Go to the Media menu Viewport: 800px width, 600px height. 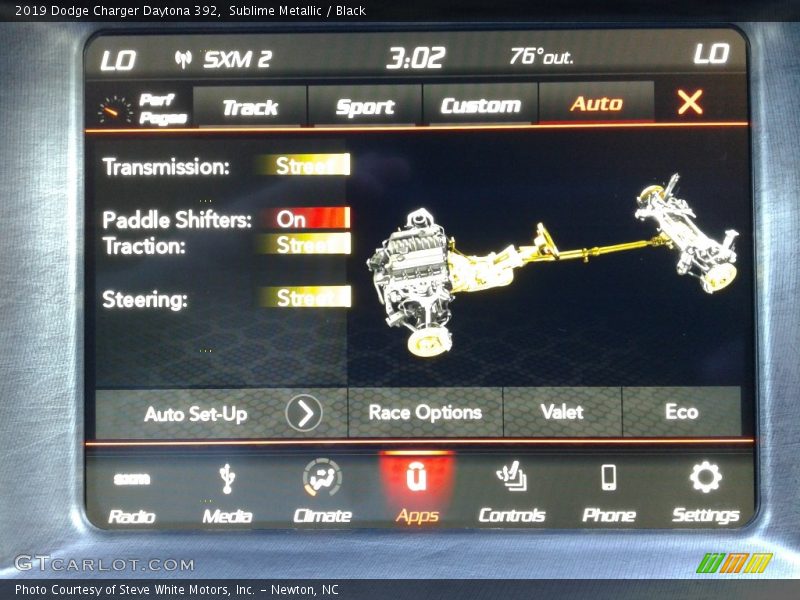pyautogui.click(x=227, y=494)
